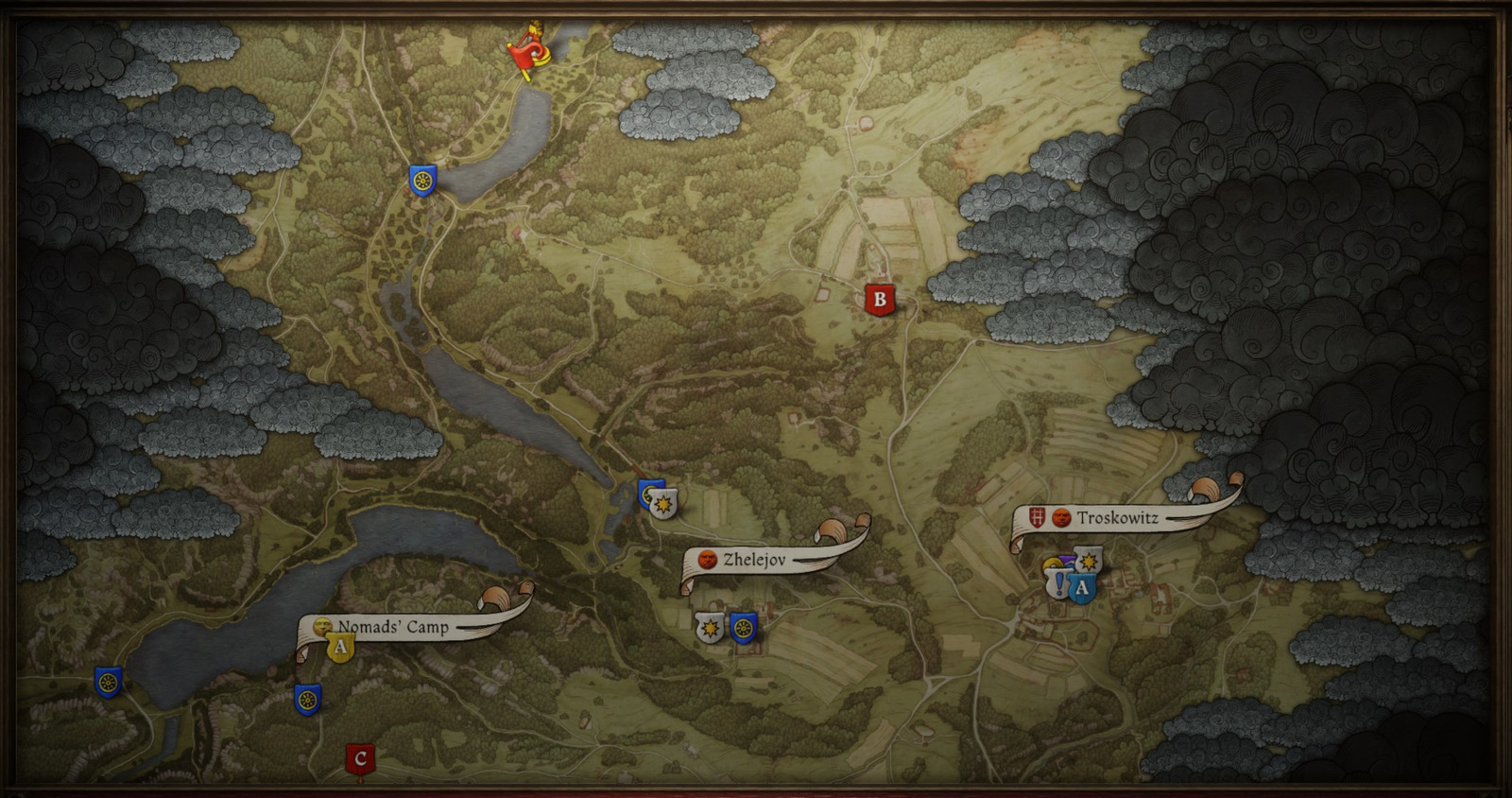Screen dimensions: 1512x798
Task: Select the purple marker in the Troskowitz icon cluster
Action: (x=1068, y=558)
